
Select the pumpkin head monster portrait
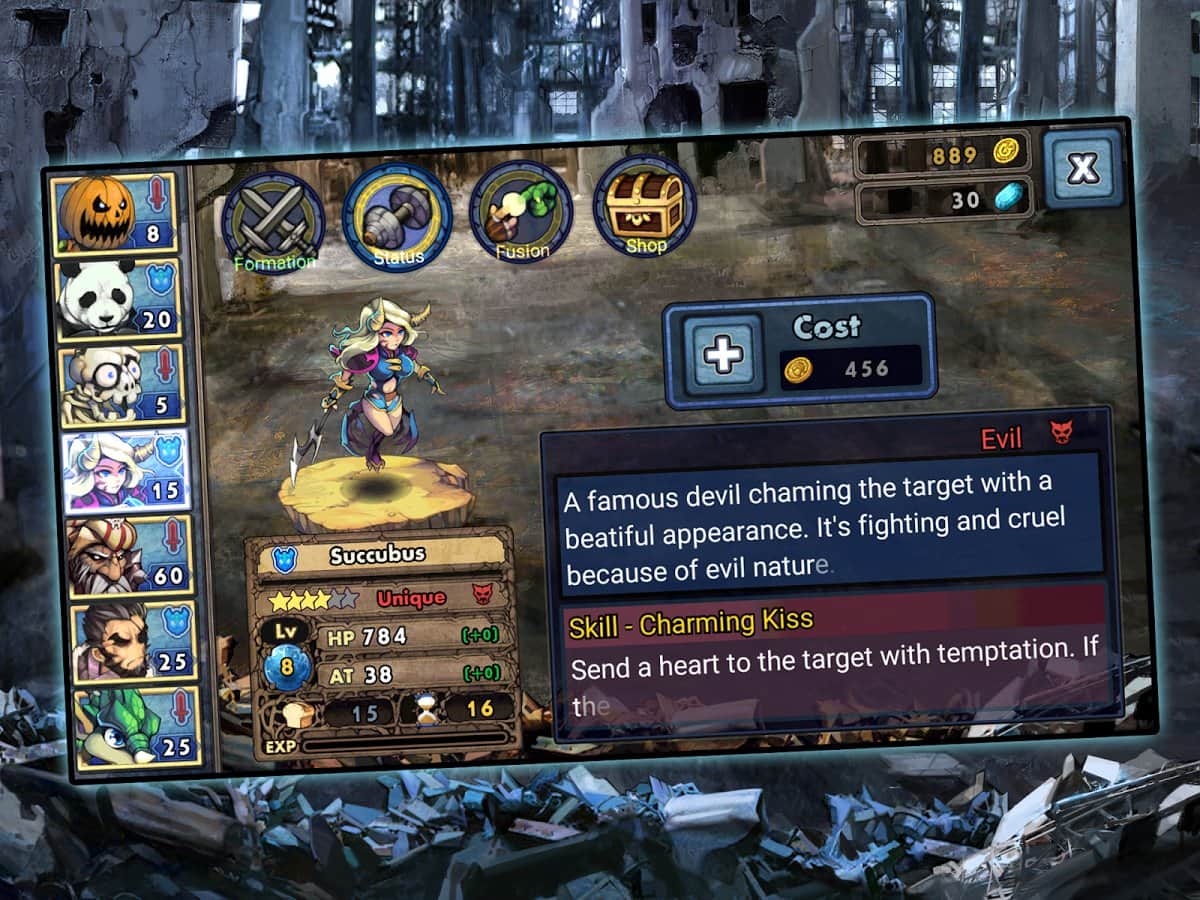112,213
